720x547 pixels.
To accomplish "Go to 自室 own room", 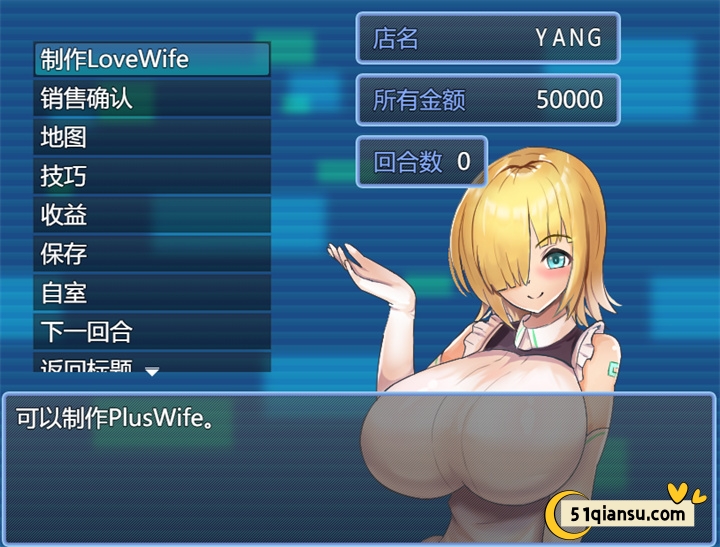I will pos(152,293).
